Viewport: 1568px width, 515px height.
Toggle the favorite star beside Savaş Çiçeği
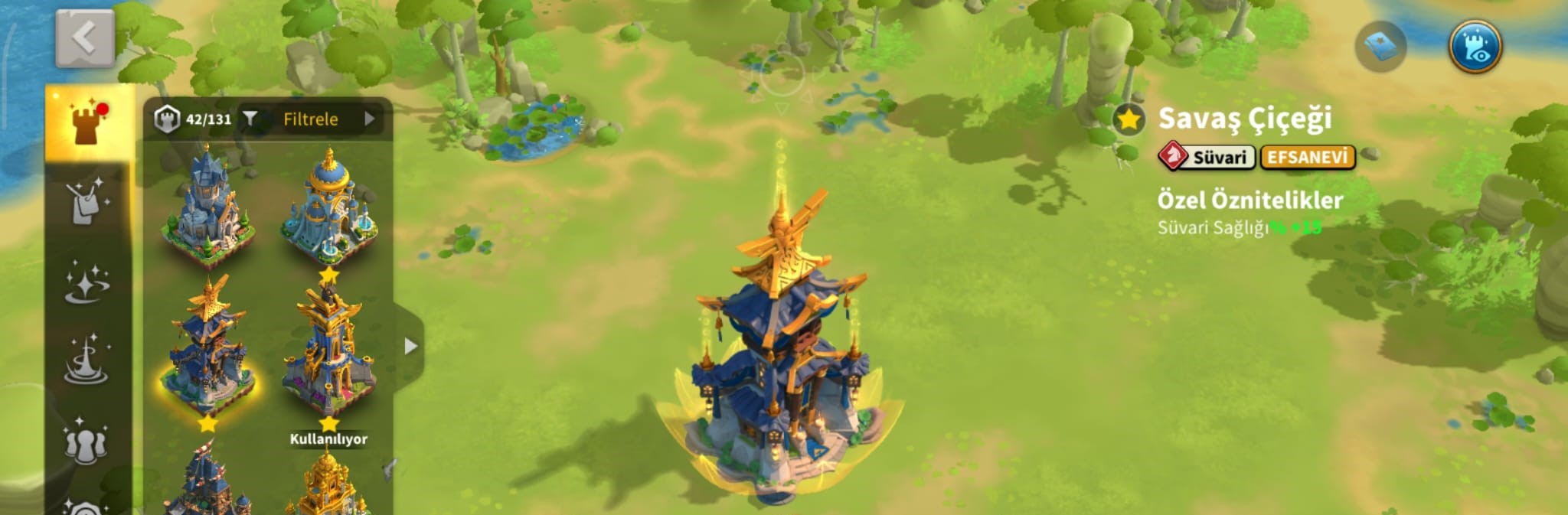1129,119
